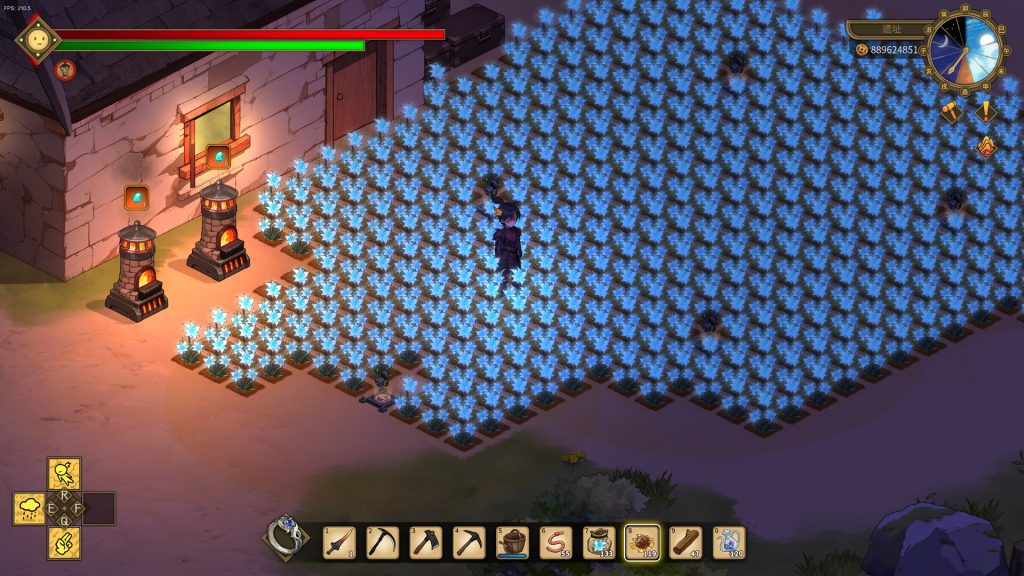Click the sun face character portrait
Image resolution: width=1024 pixels, height=576 pixels.
click(38, 40)
